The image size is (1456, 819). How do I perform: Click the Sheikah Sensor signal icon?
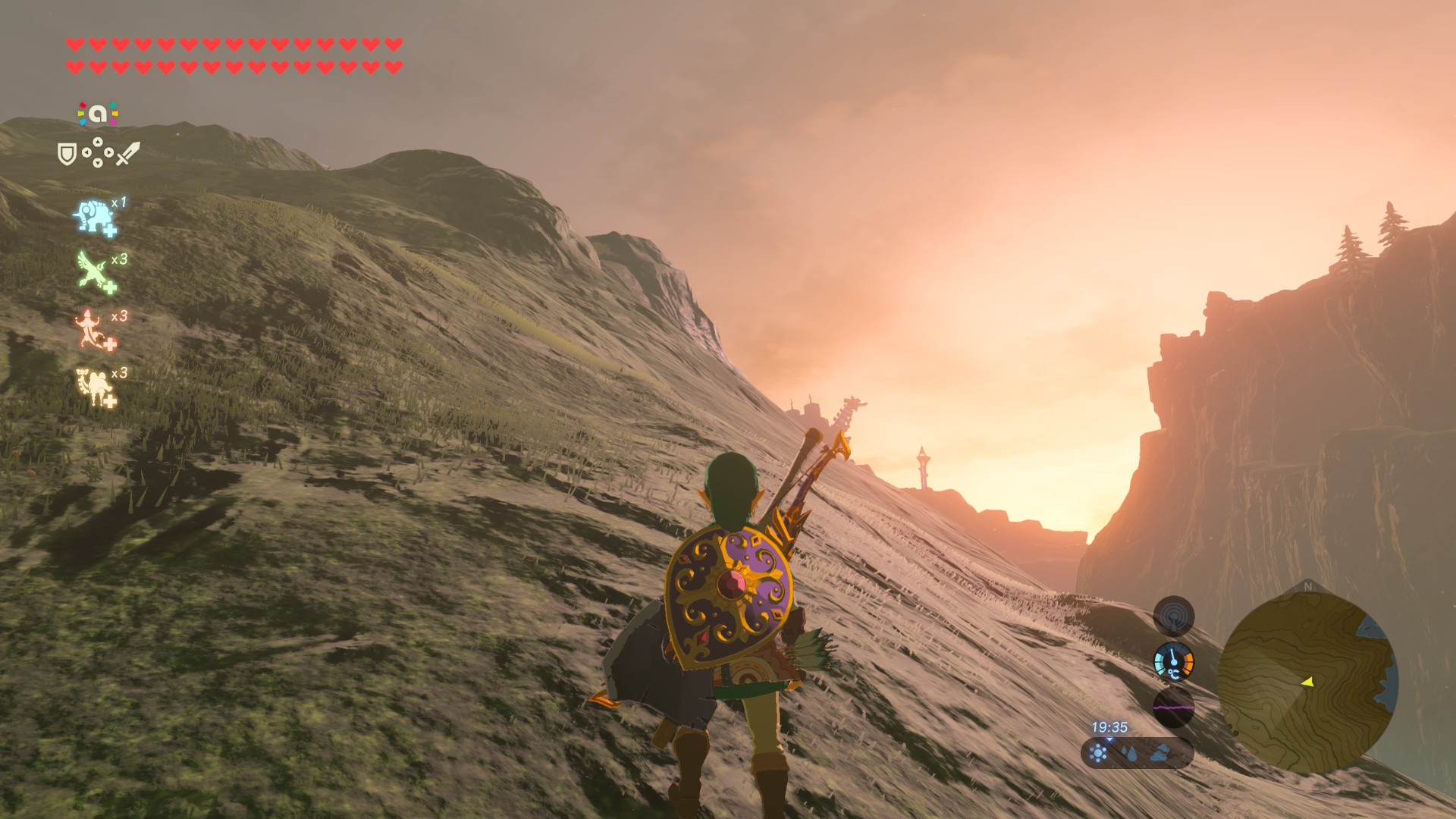(x=1173, y=616)
